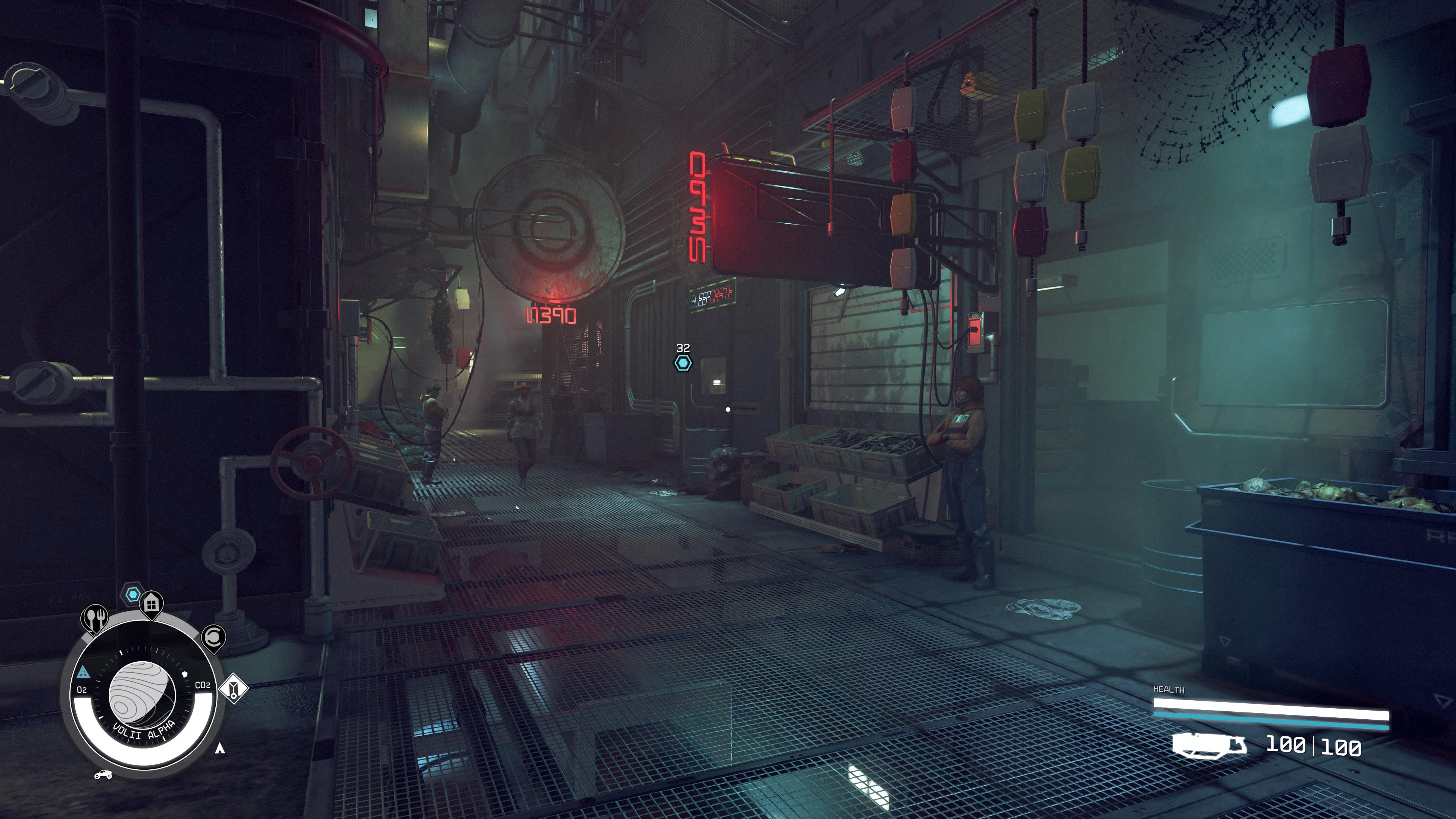Click the quest objective marker labeled 32

click(x=683, y=362)
